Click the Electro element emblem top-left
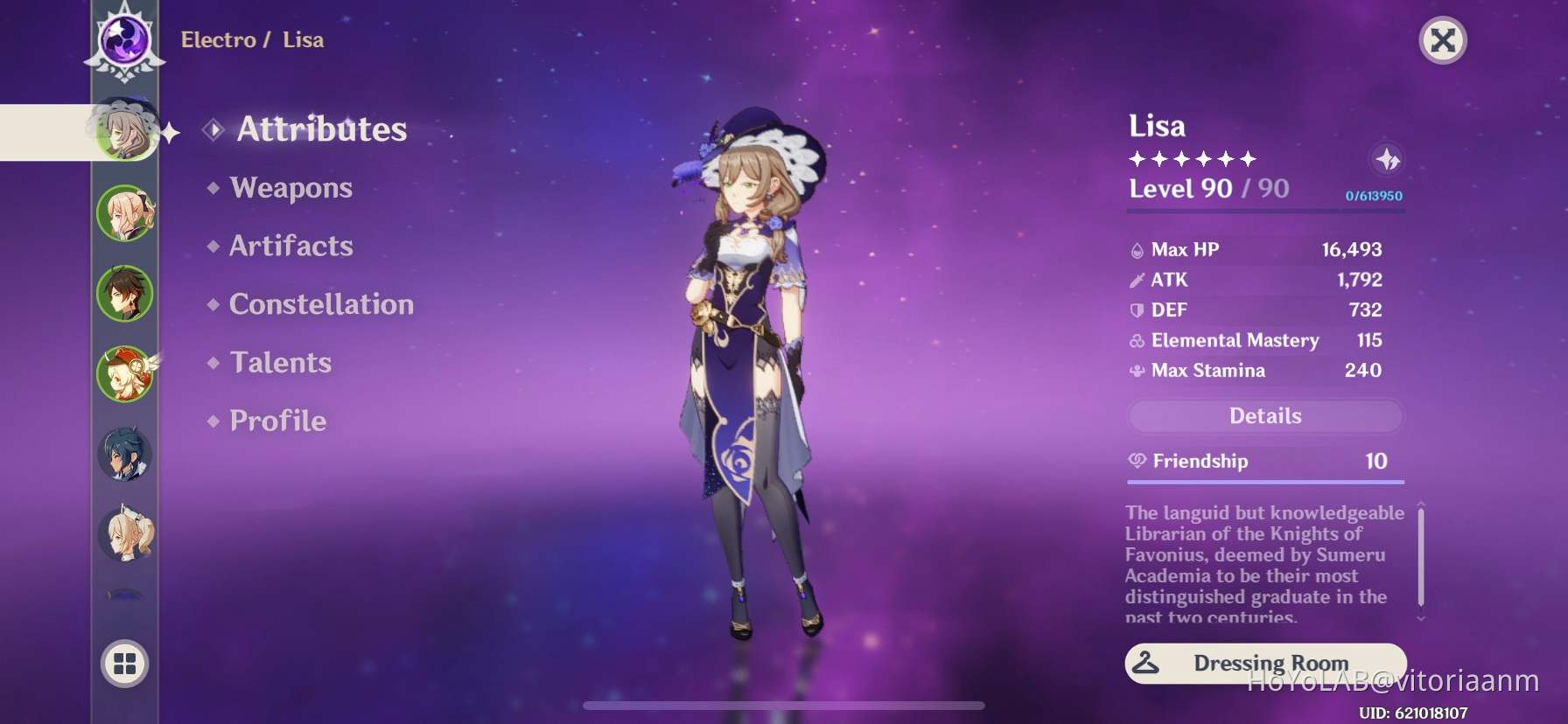 125,39
